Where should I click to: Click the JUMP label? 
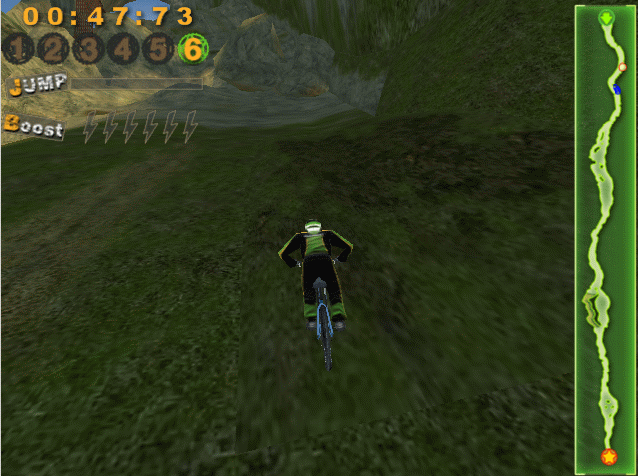(37, 84)
